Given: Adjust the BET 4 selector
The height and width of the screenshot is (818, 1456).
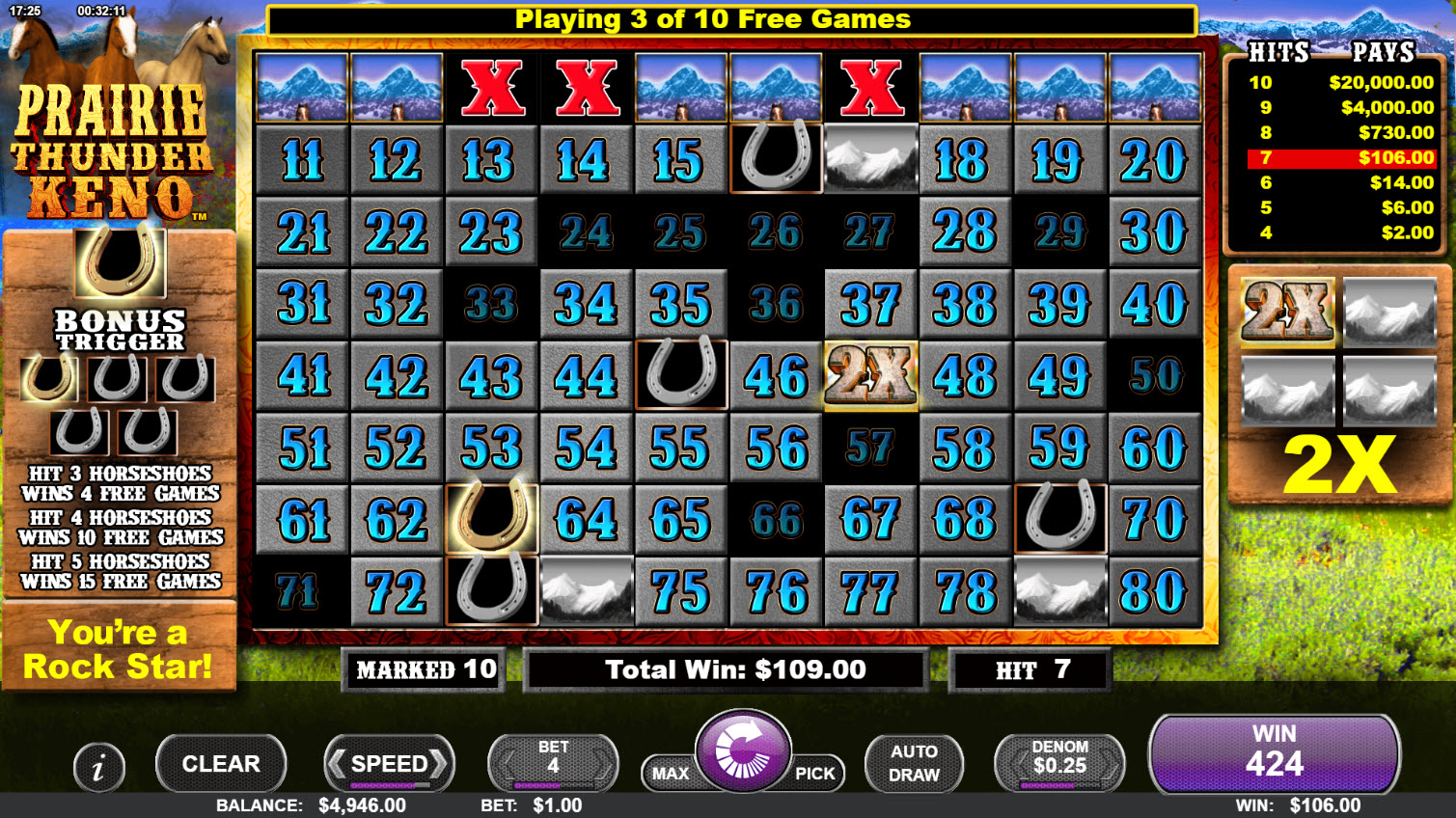Looking at the screenshot, I should pyautogui.click(x=553, y=764).
